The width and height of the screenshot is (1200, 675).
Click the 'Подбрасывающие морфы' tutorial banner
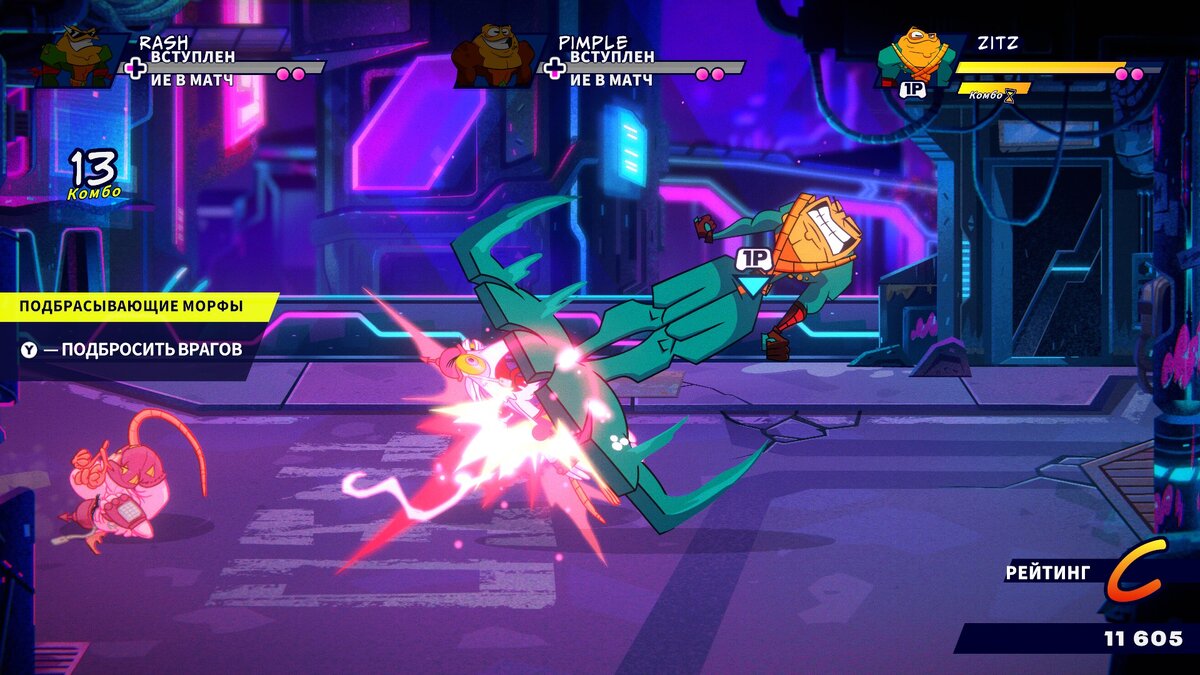132,306
